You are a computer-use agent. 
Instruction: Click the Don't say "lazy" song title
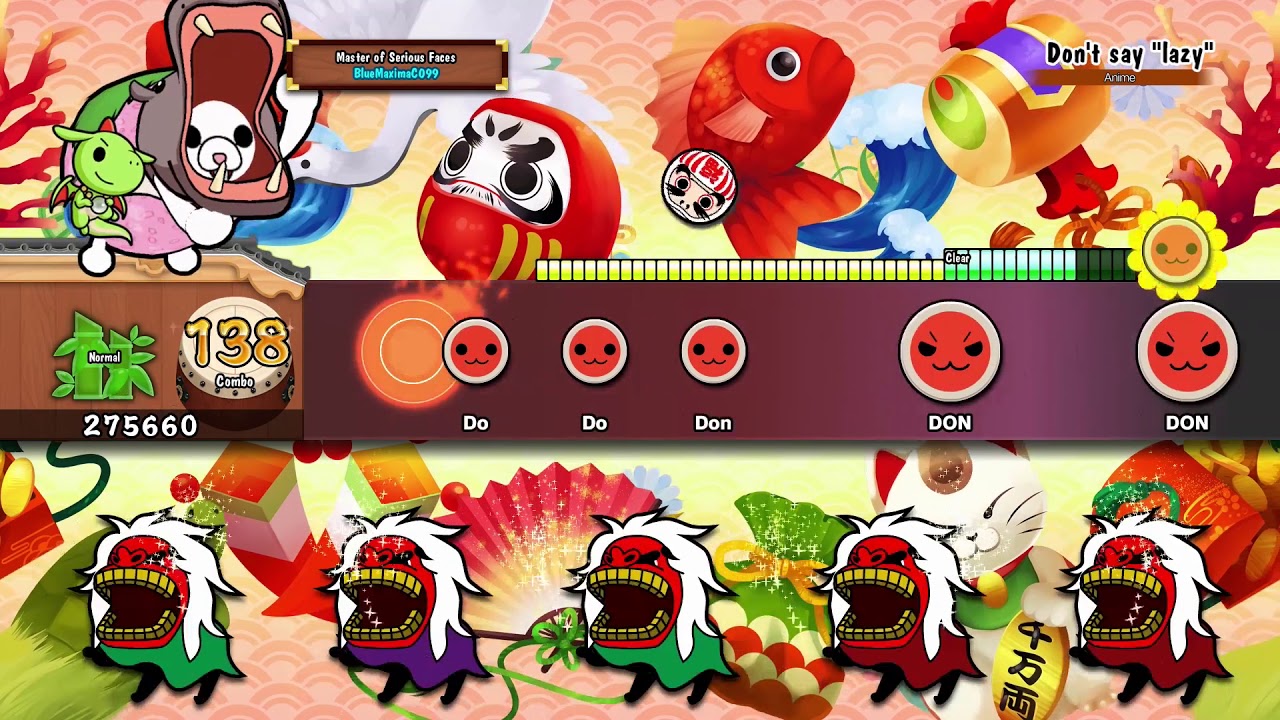(x=1129, y=54)
